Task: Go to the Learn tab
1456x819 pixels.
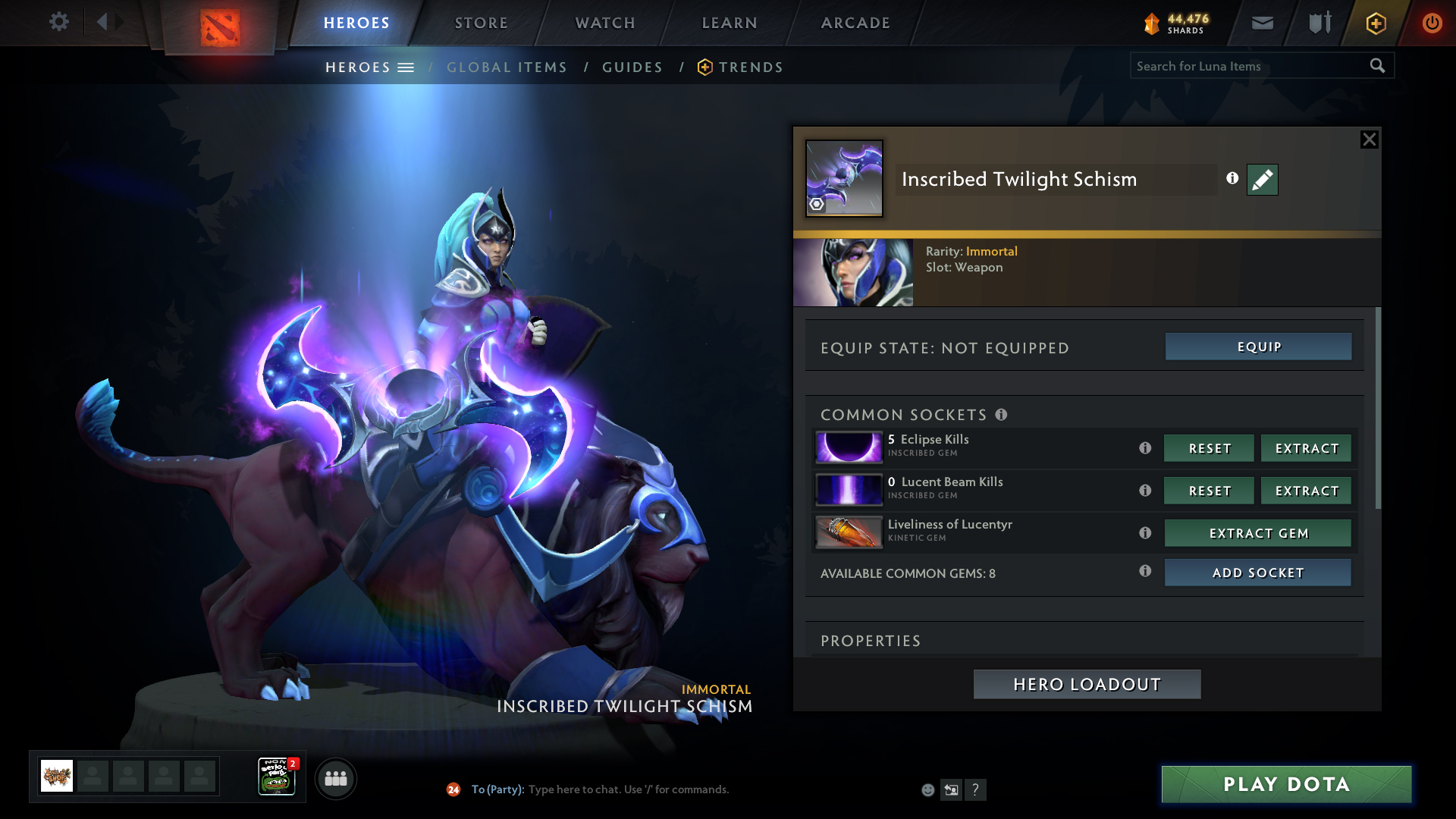Action: [x=729, y=23]
